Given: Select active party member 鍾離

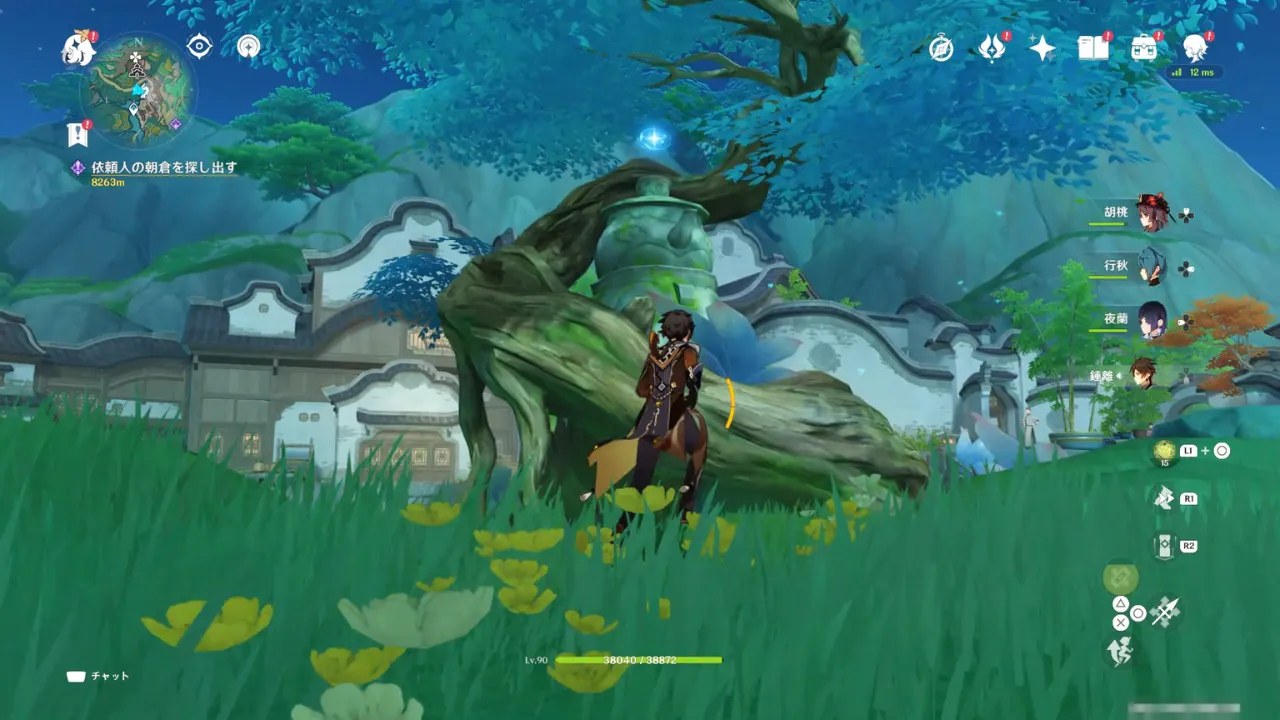Looking at the screenshot, I should (x=1145, y=375).
